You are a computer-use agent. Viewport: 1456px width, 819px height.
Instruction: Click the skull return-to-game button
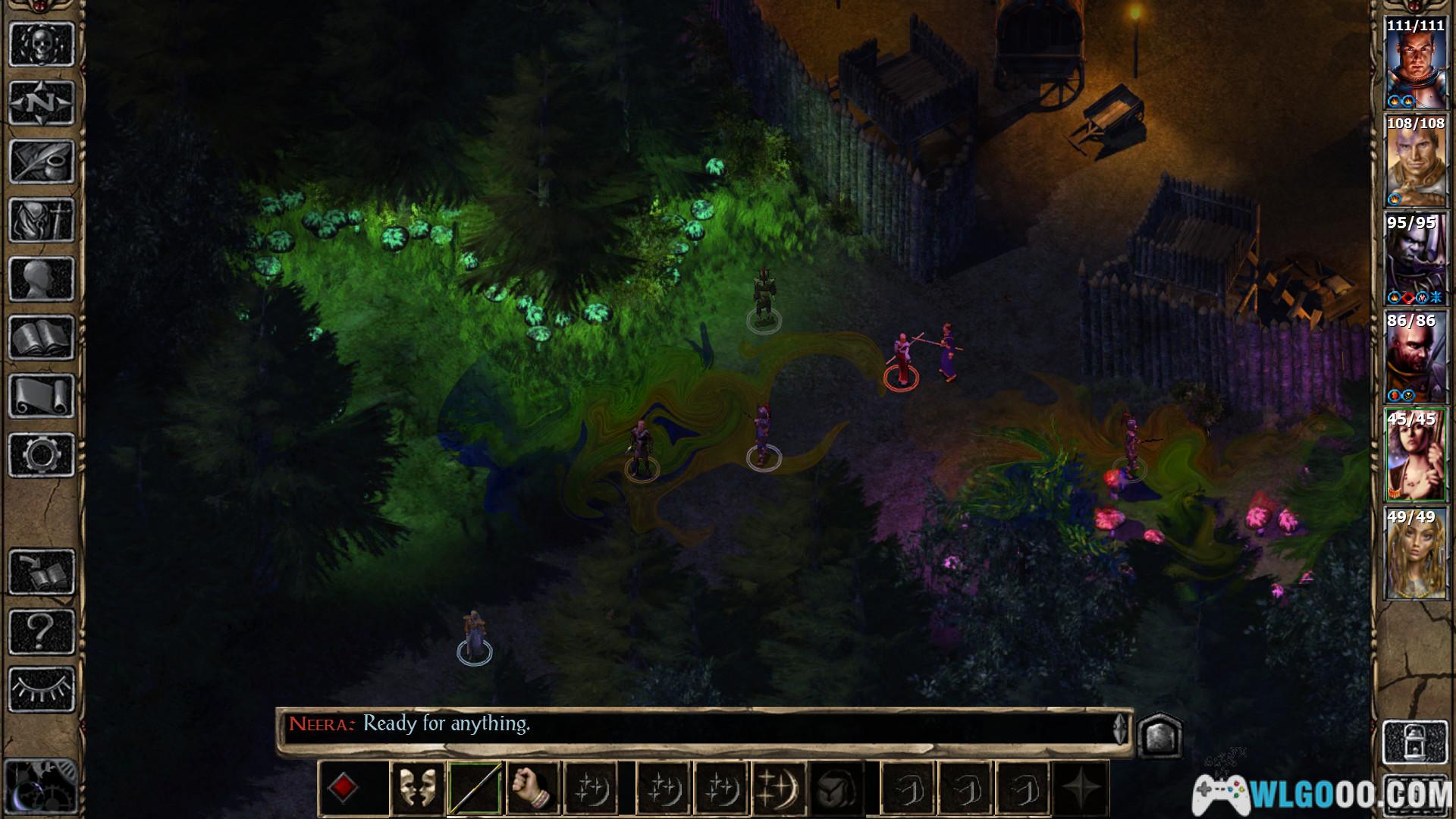42,44
